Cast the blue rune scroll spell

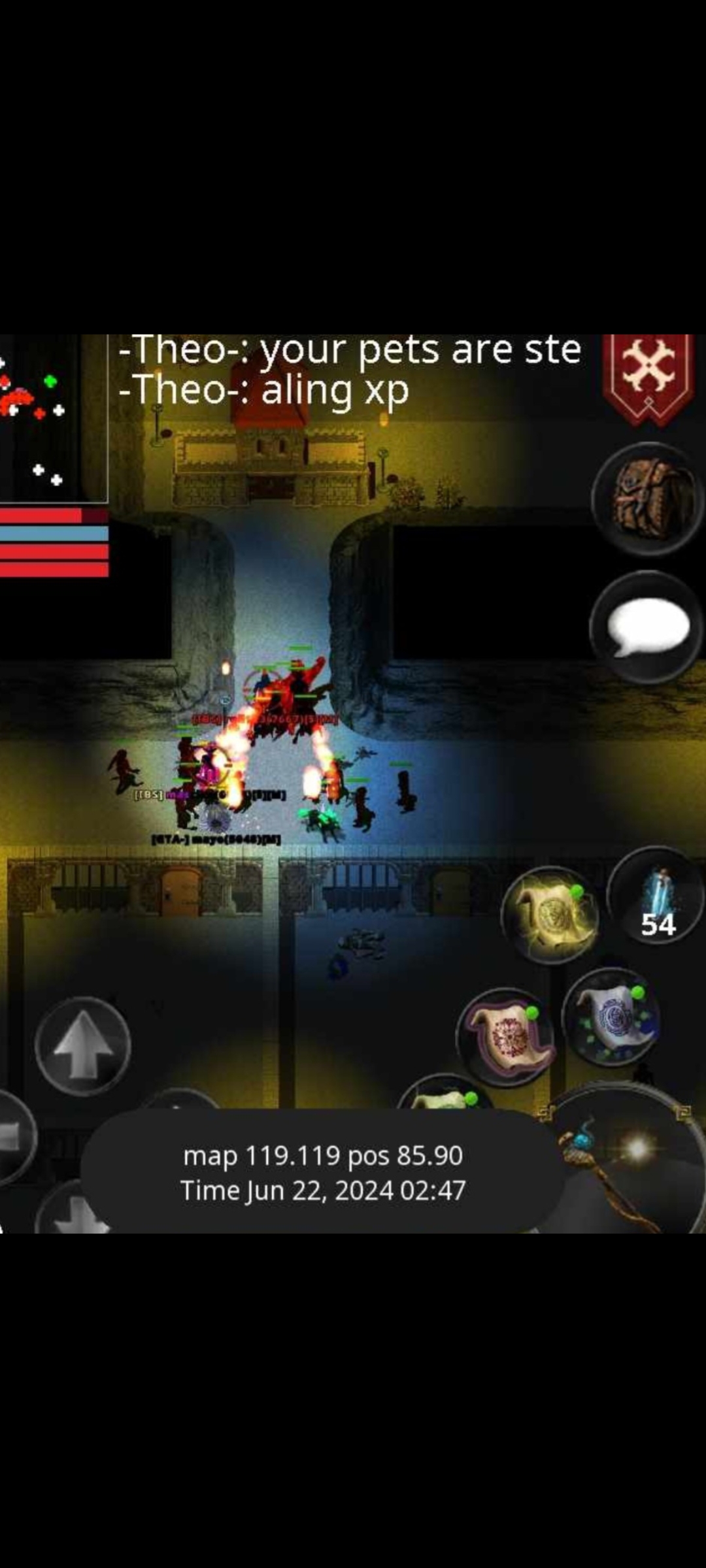point(611,1017)
